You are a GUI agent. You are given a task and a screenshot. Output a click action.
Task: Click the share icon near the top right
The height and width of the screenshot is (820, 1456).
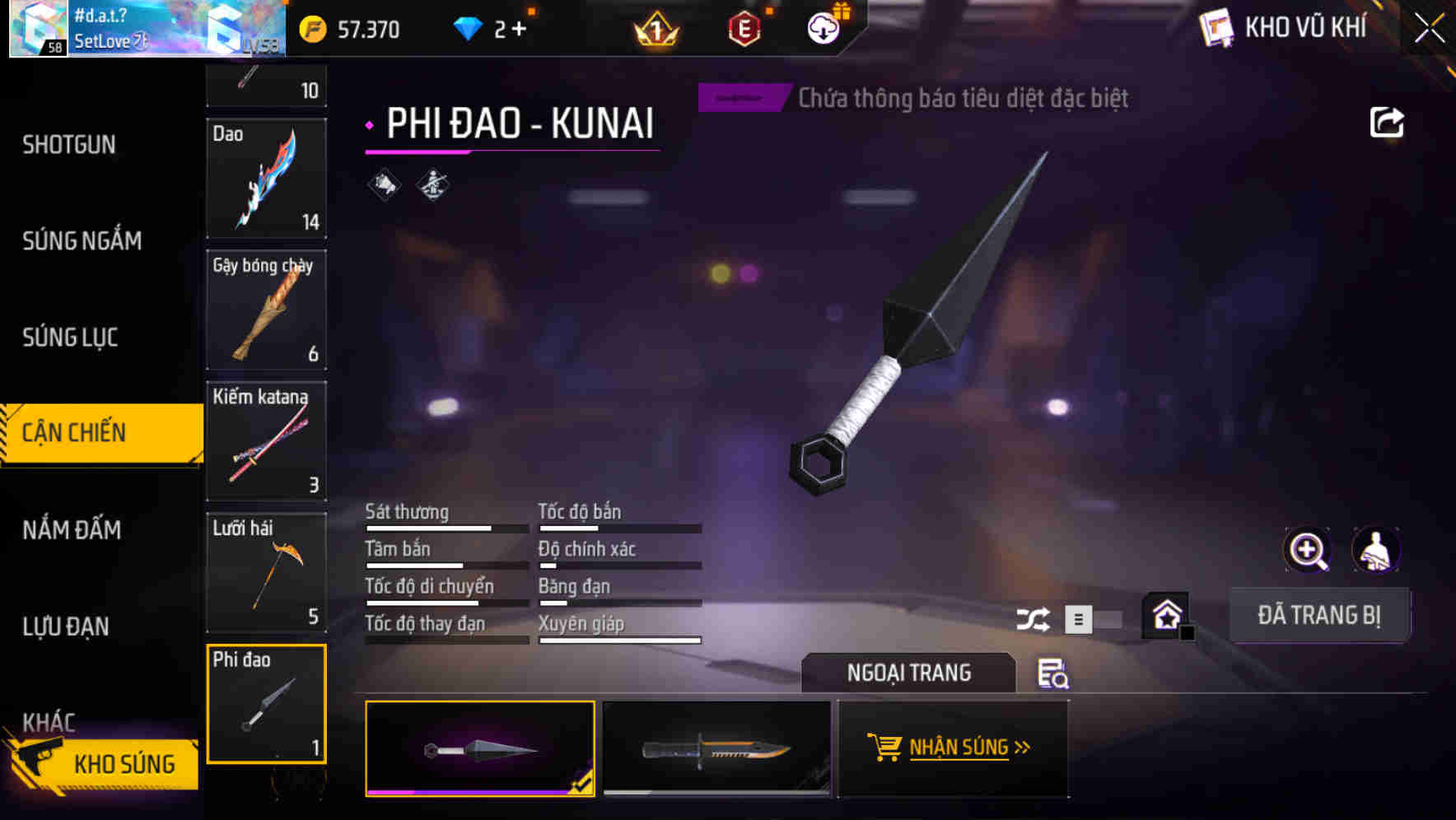(x=1388, y=122)
